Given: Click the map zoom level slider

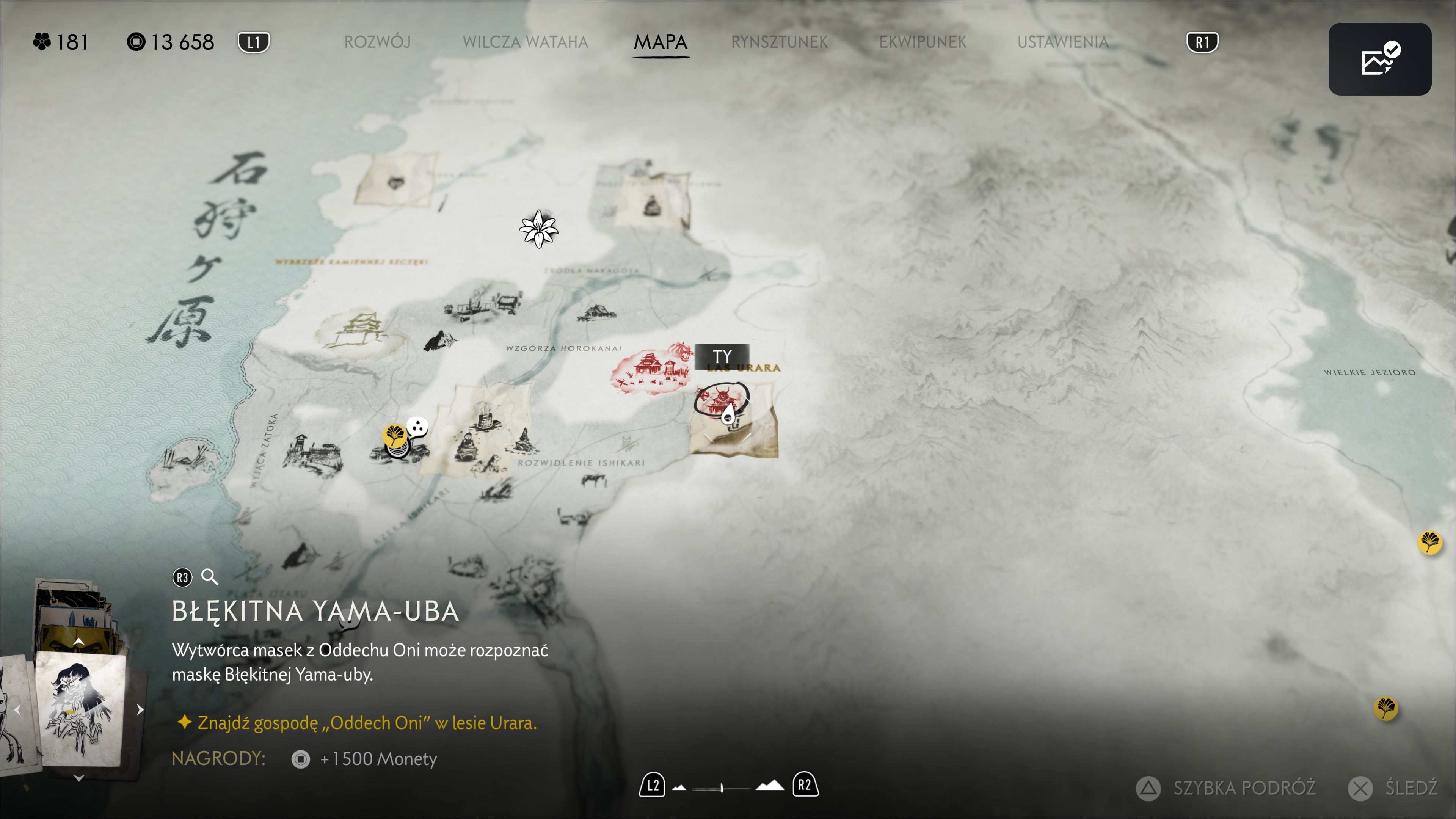Looking at the screenshot, I should pyautogui.click(x=722, y=787).
